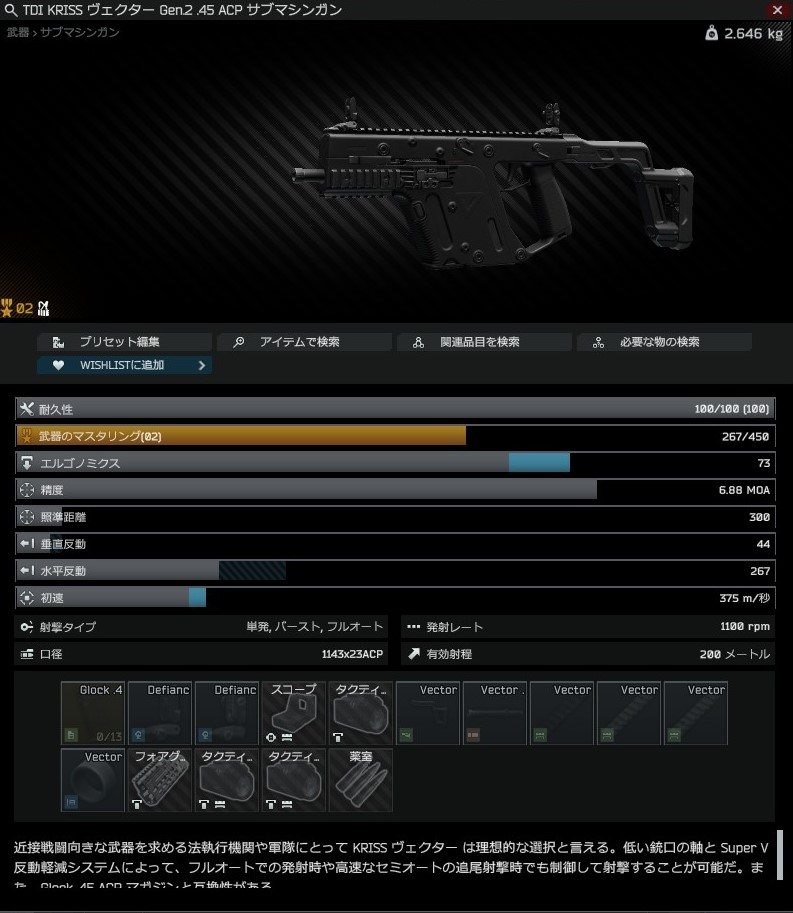Go to 武器 breadcrumb category
This screenshot has width=793, height=913.
coord(18,33)
